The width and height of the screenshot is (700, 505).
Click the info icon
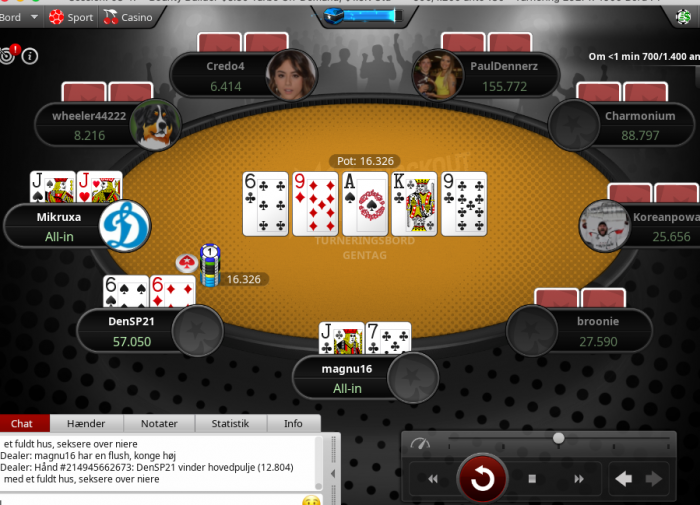tap(30, 56)
